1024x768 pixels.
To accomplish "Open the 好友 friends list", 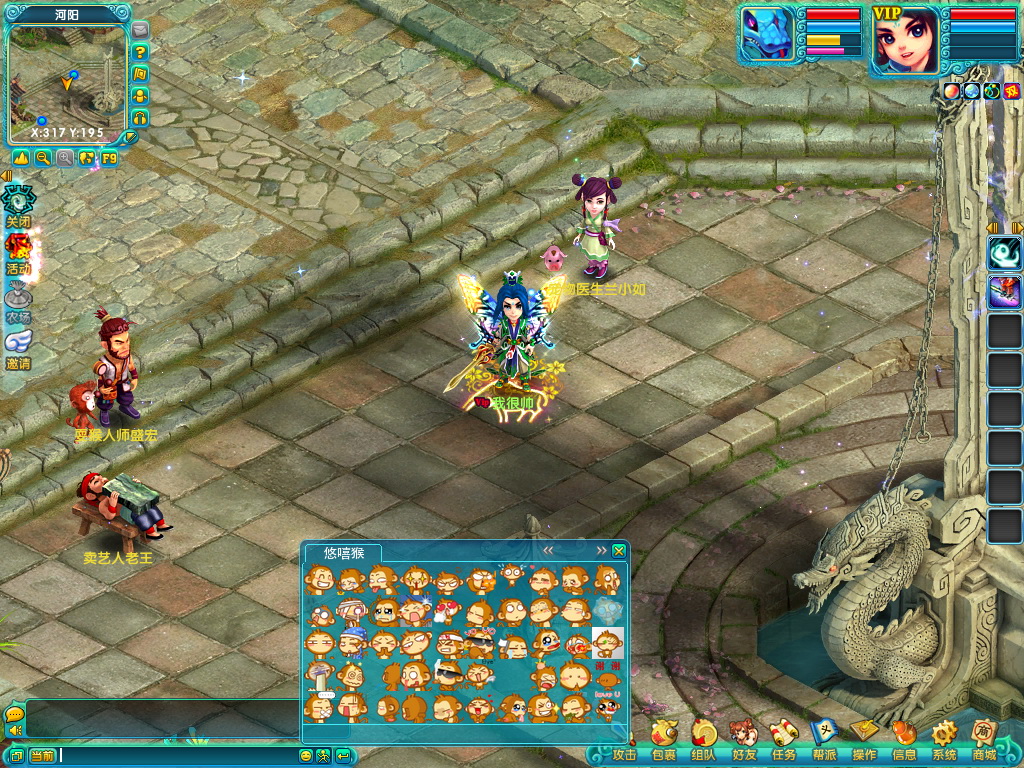I will point(743,739).
